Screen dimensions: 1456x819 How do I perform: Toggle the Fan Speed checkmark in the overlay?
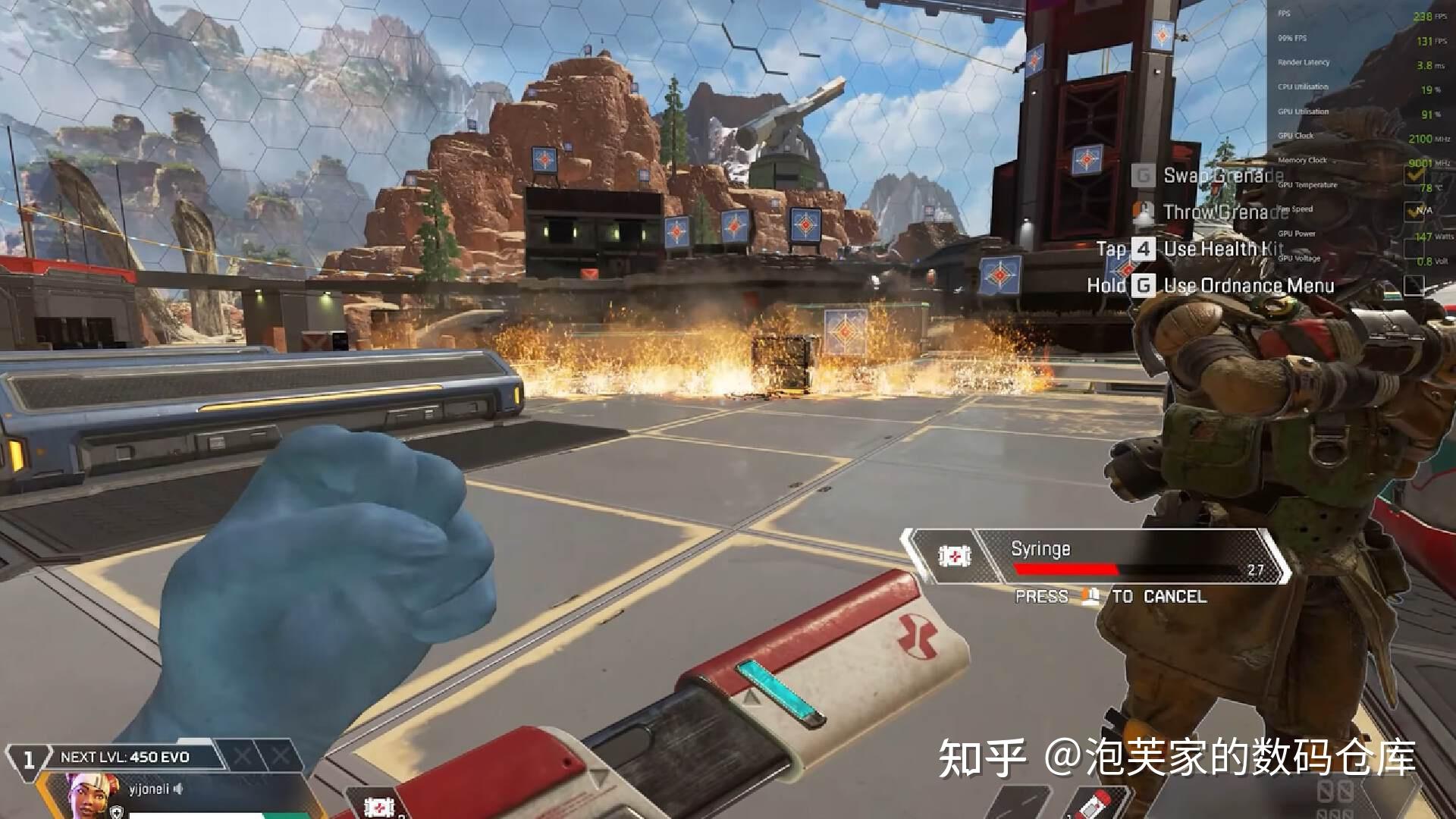(x=1414, y=212)
